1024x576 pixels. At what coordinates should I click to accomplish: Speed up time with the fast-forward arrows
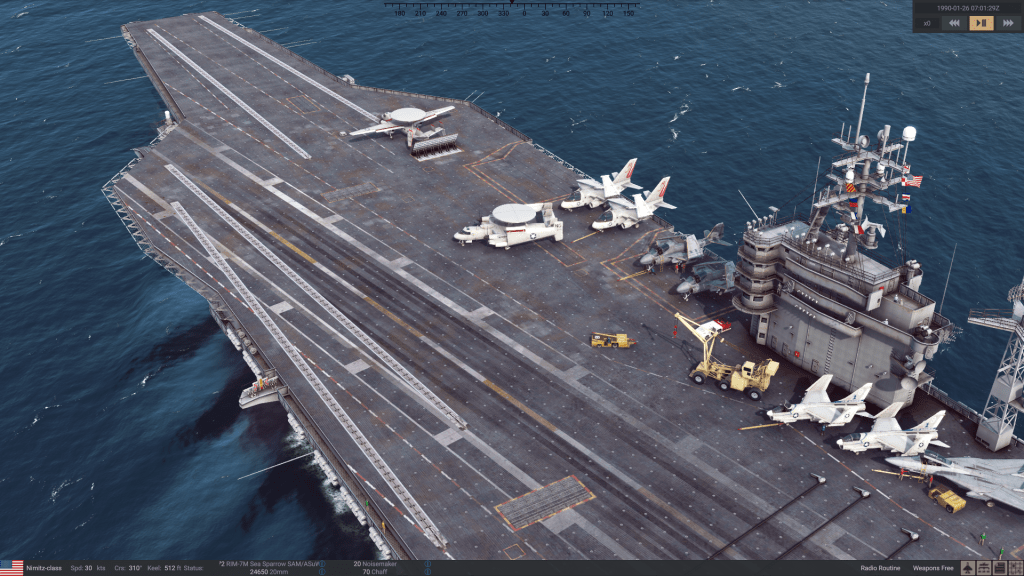tap(1007, 23)
